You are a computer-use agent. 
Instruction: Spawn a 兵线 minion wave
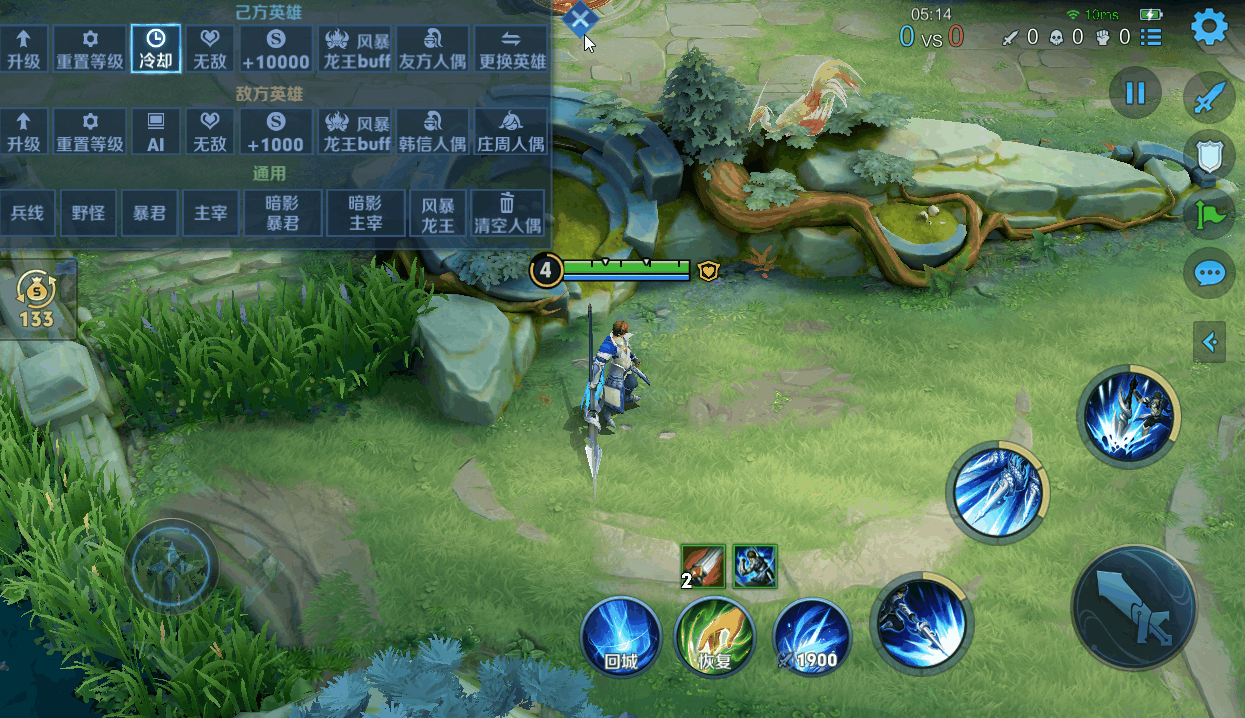click(x=28, y=213)
